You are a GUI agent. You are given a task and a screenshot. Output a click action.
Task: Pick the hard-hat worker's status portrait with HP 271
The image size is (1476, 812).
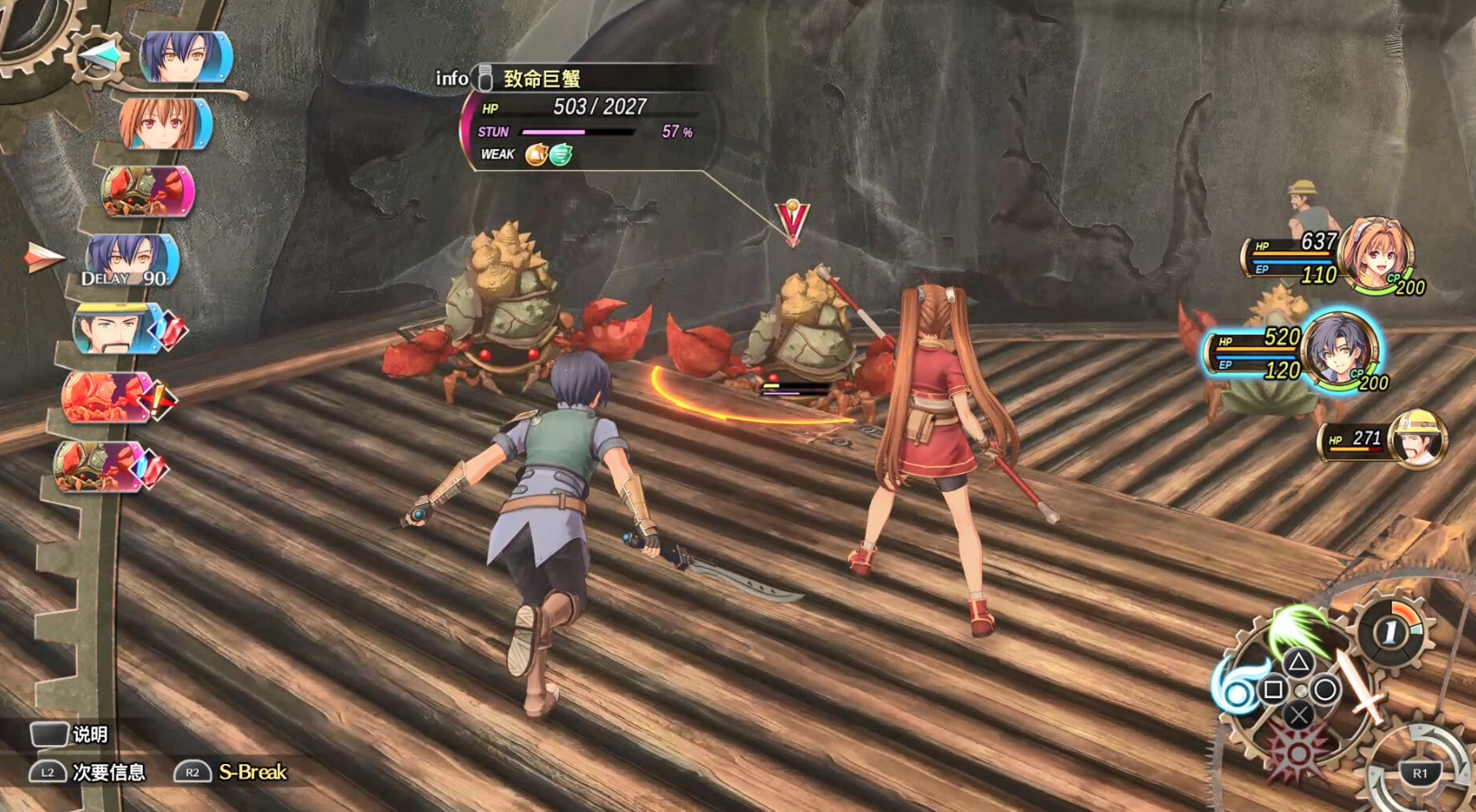click(1415, 438)
